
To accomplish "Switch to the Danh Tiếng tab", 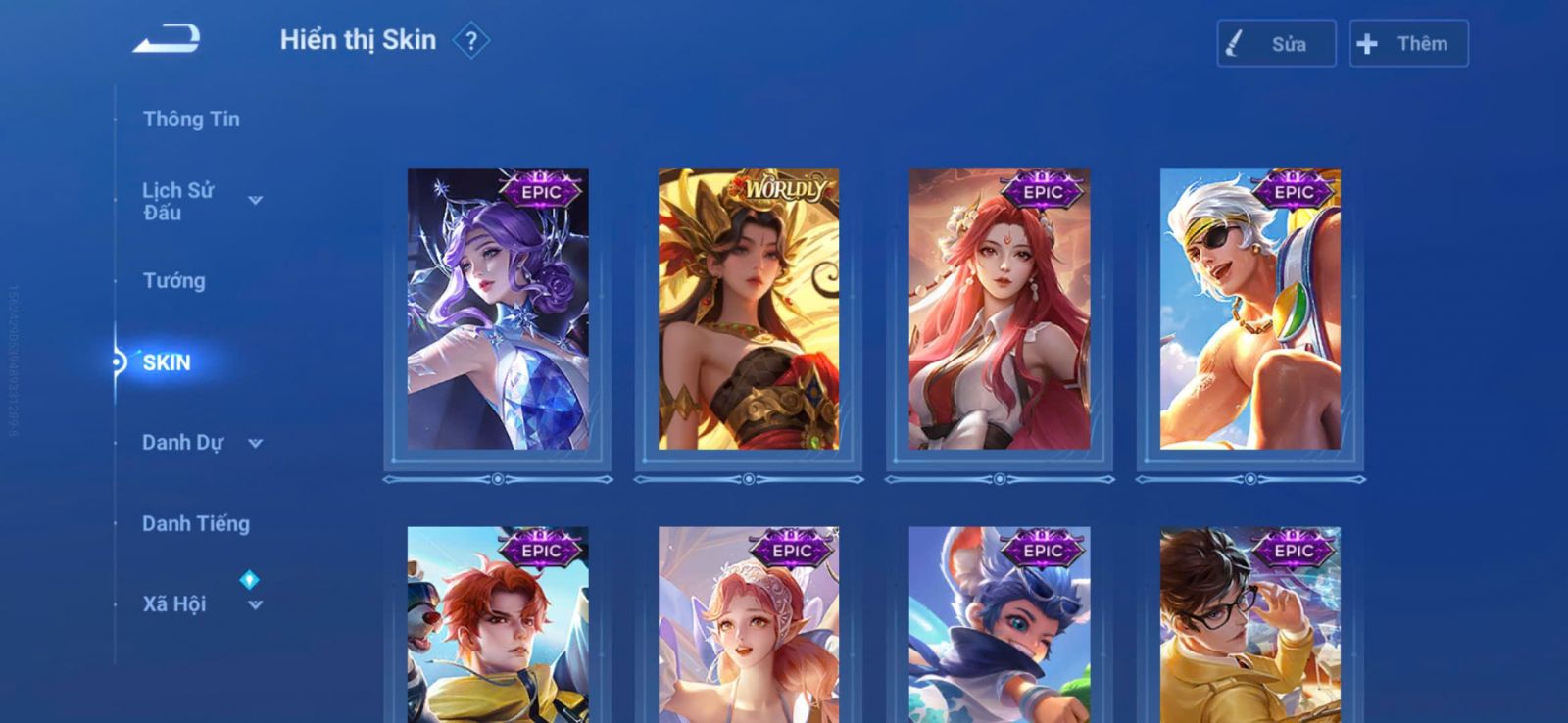I will click(x=196, y=524).
